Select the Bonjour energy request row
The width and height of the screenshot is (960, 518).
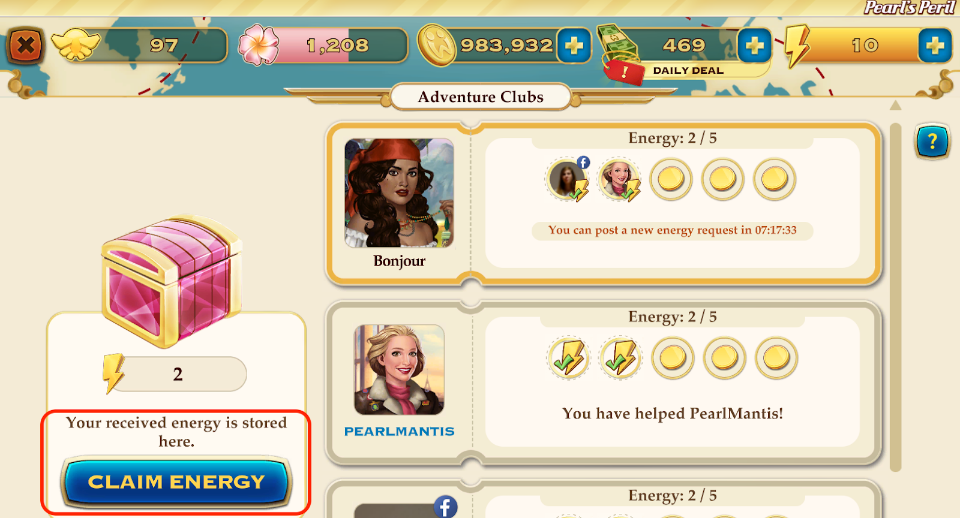tap(672, 203)
